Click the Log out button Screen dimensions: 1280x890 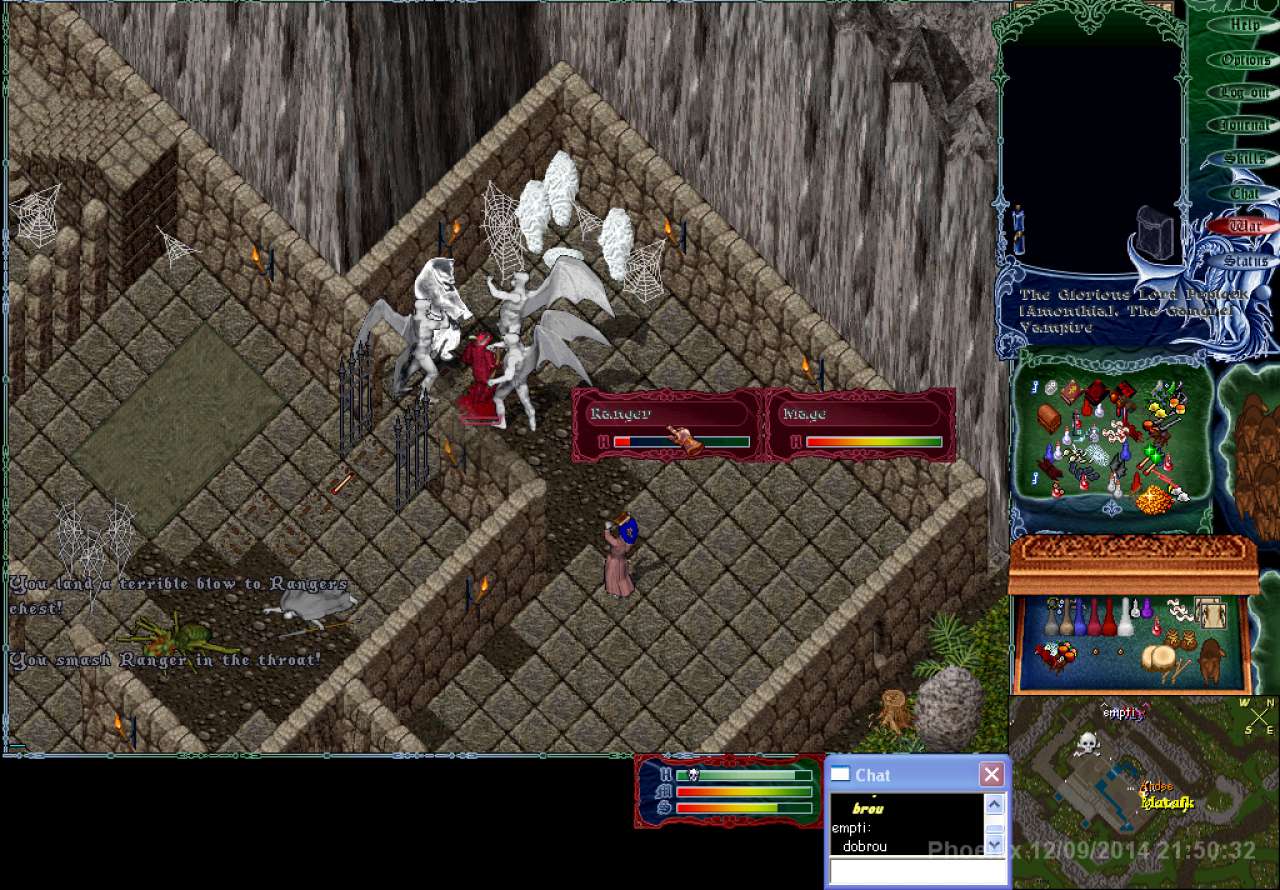tap(1244, 93)
